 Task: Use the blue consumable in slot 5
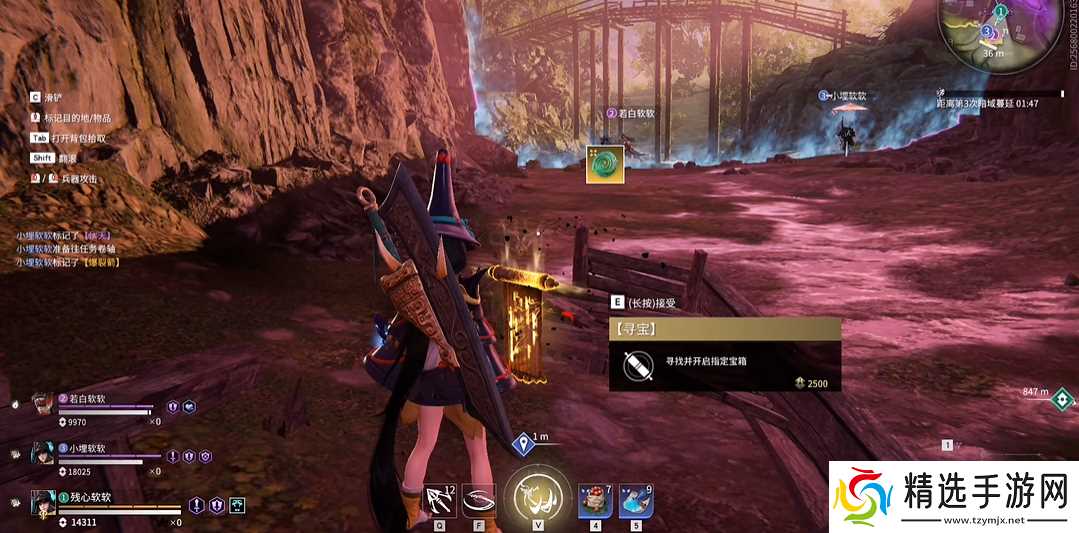635,497
